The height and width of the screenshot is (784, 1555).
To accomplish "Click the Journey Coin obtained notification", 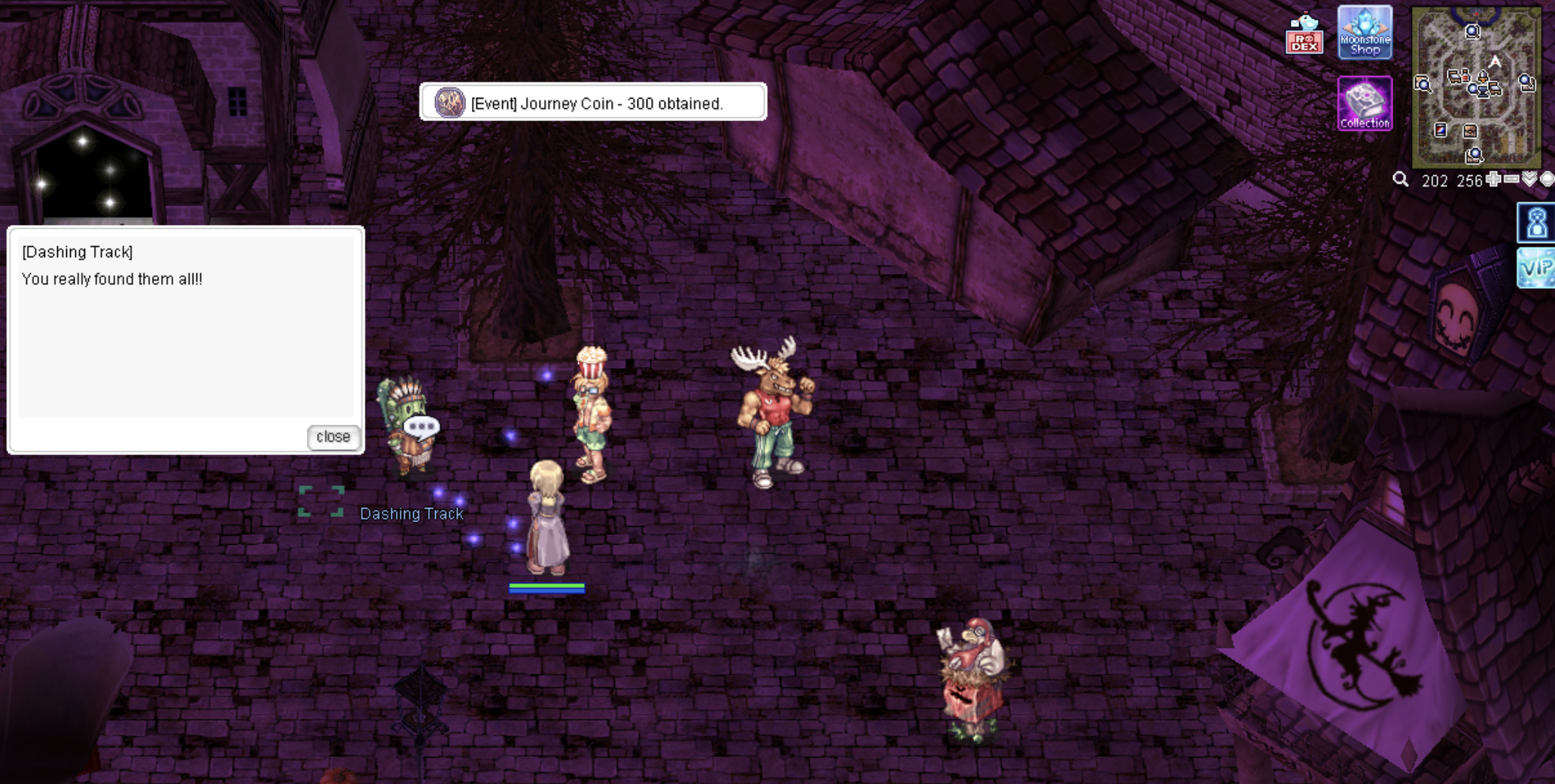I will point(593,102).
